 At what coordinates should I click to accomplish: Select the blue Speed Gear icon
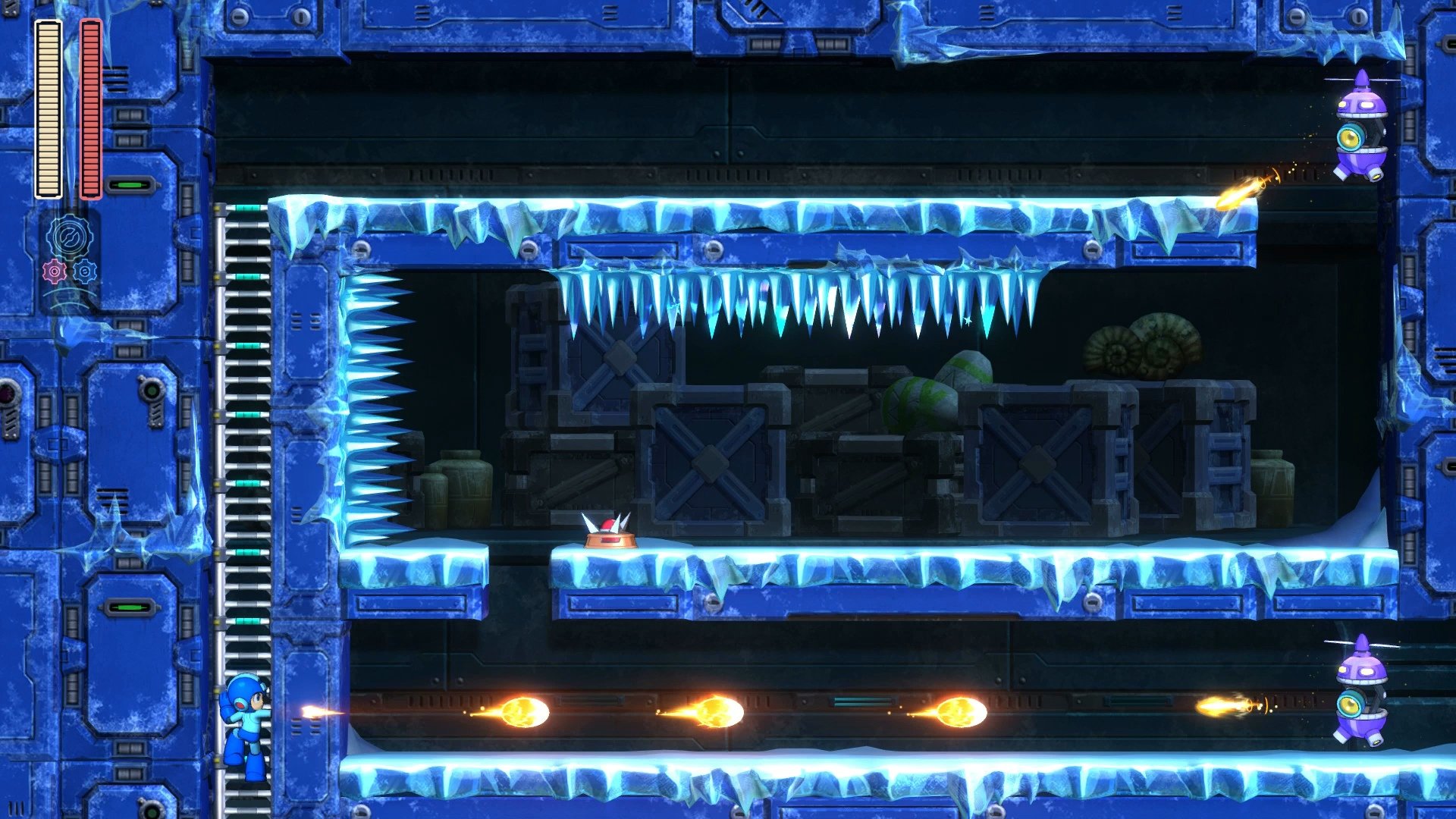[x=85, y=270]
